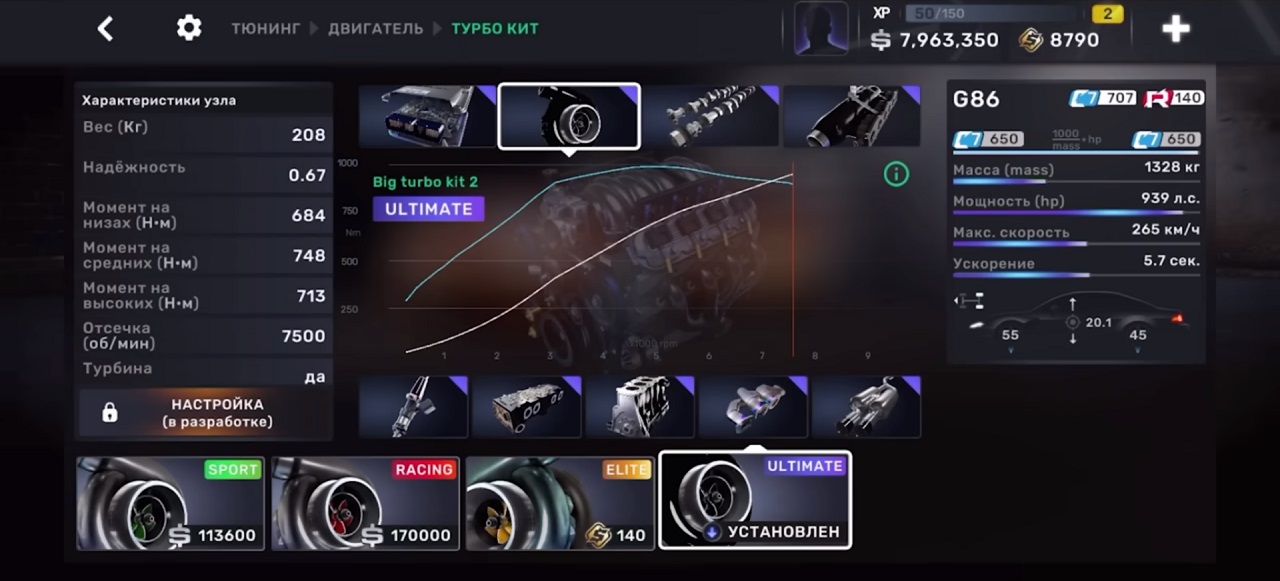This screenshot has height=581, width=1280.
Task: Choose the cylinder head part thumbnail
Action: [526, 407]
